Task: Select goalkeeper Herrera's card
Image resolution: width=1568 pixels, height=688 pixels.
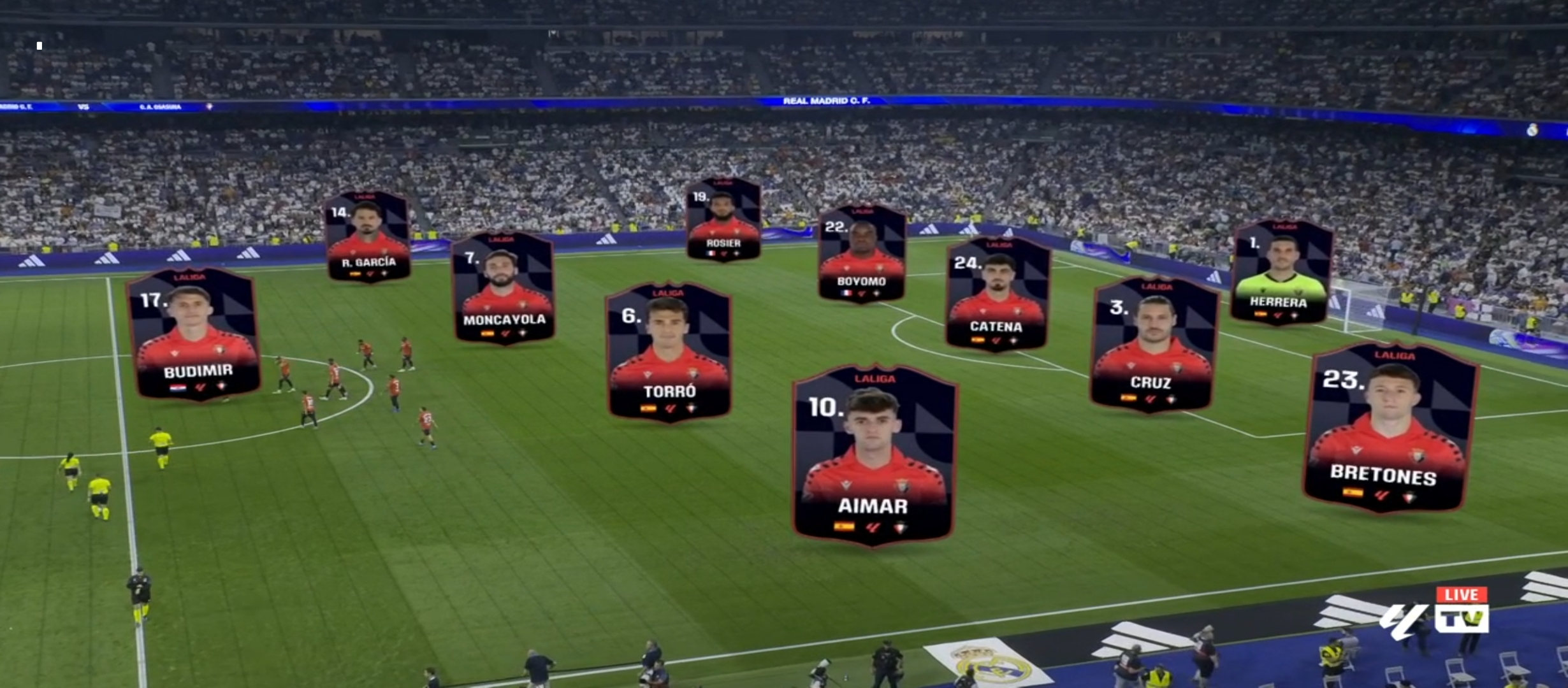Action: [x=1281, y=273]
